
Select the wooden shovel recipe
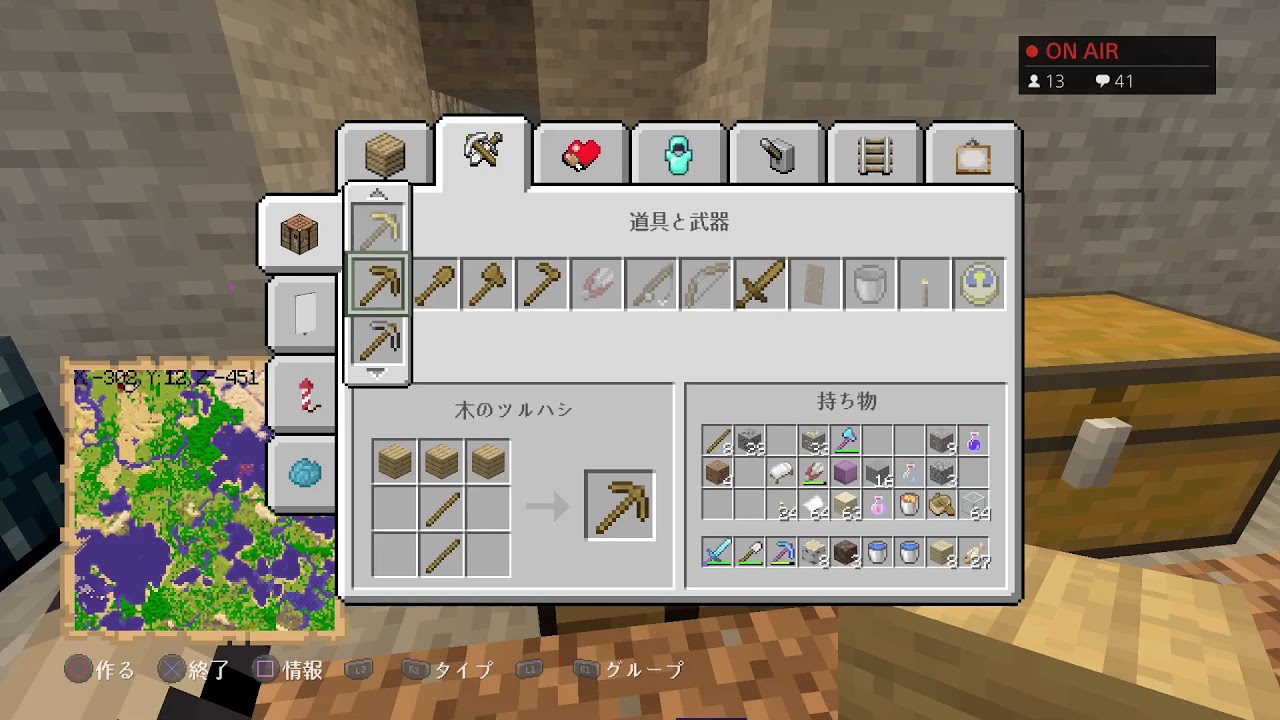coord(434,284)
